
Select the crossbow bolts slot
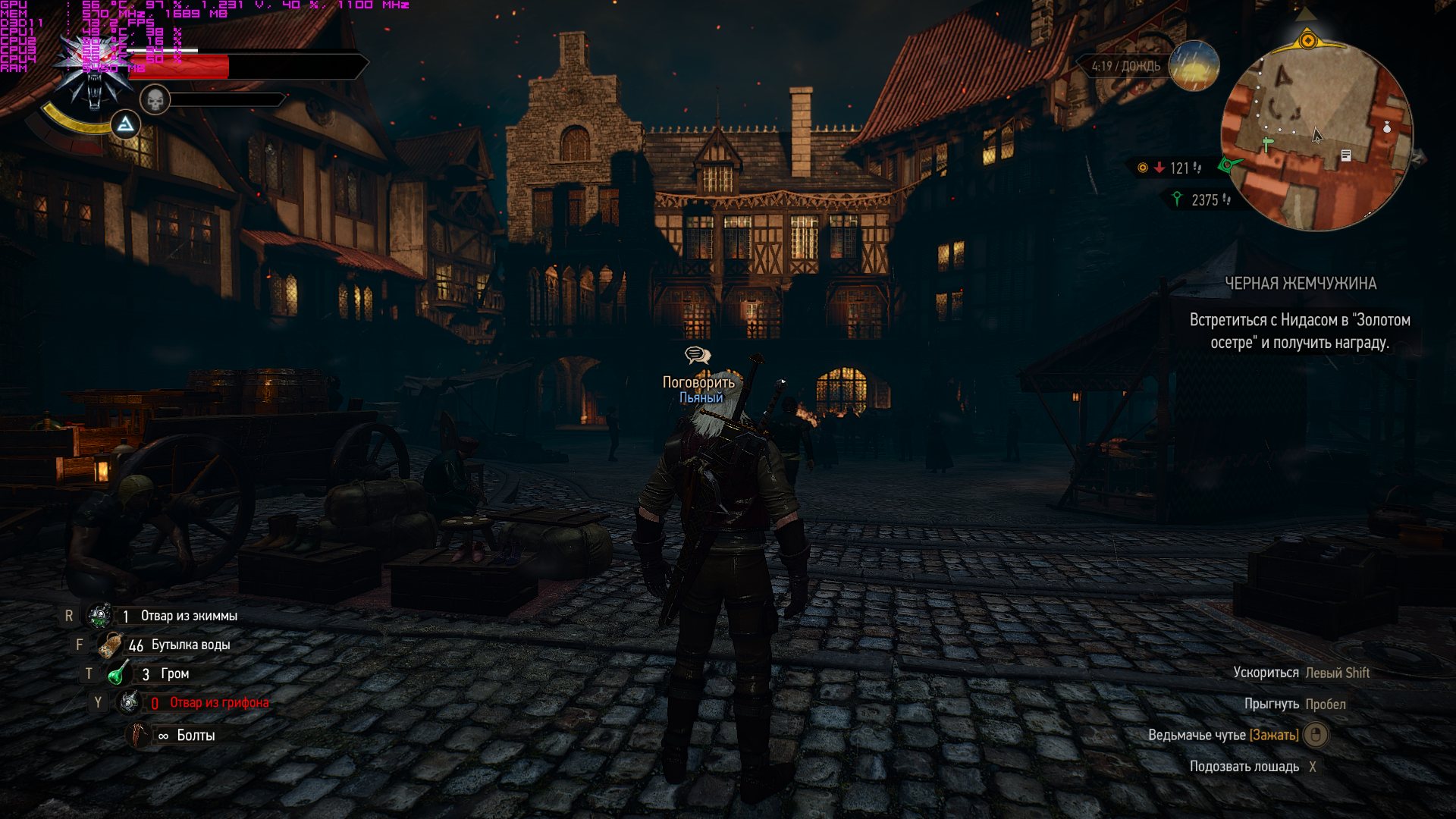click(140, 735)
